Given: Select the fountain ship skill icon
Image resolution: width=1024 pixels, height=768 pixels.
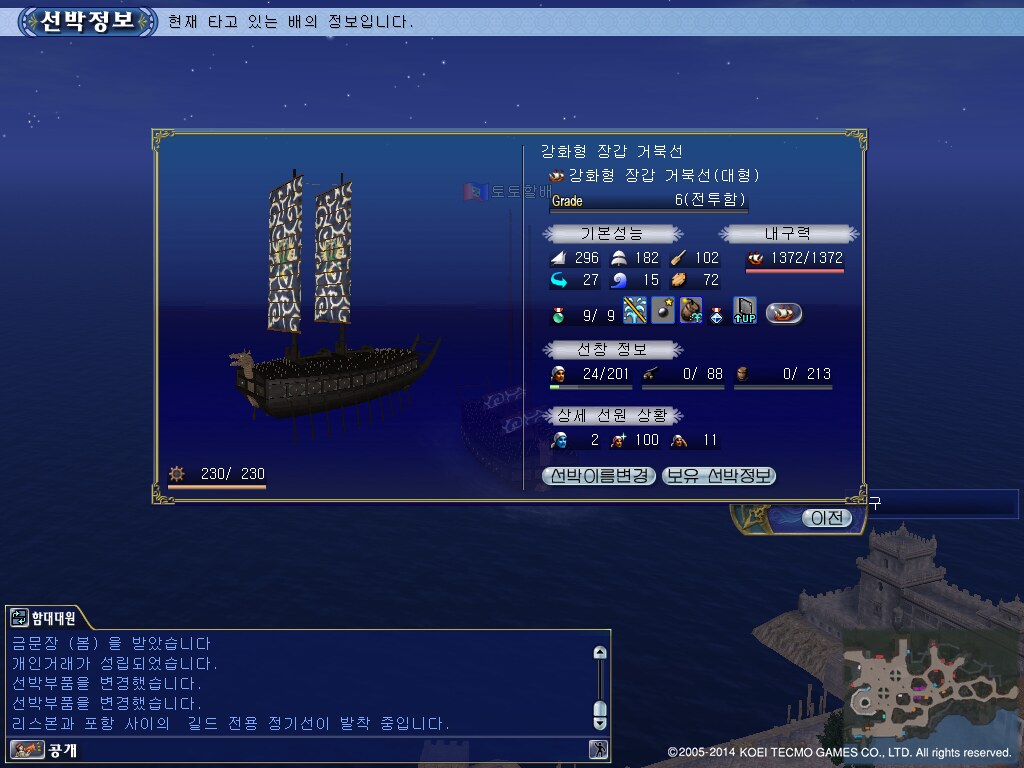Looking at the screenshot, I should pos(635,311).
